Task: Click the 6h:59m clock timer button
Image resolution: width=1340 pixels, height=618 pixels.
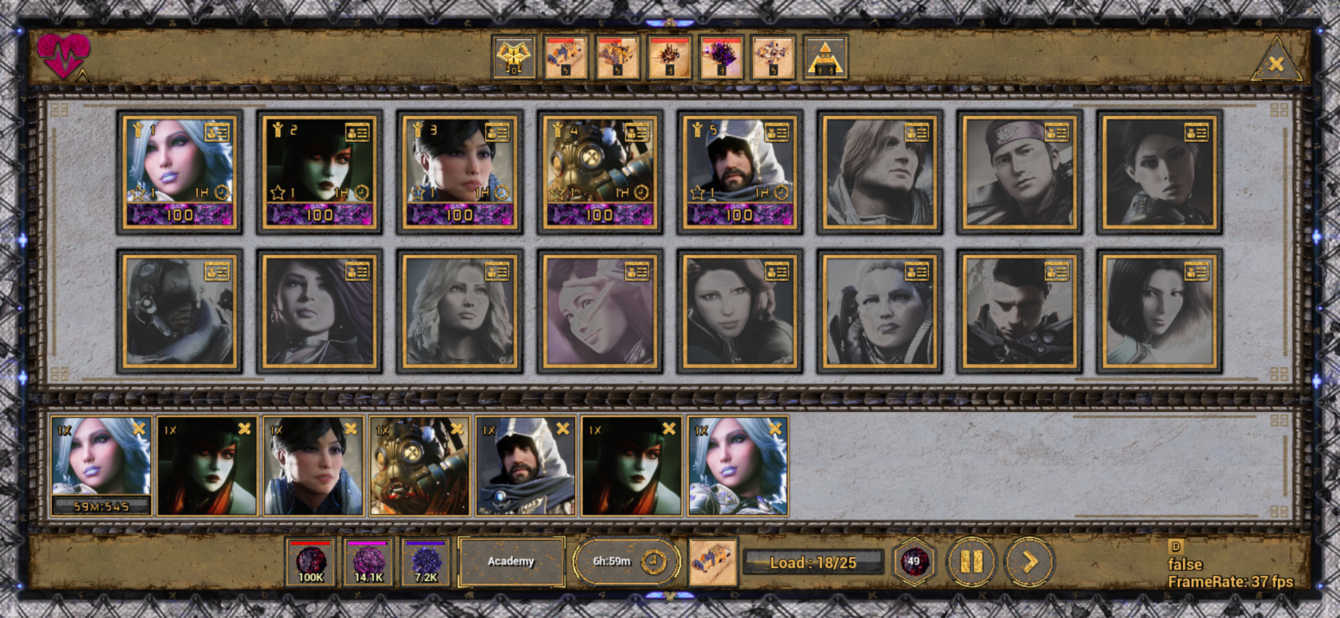Action: pyautogui.click(x=626, y=562)
